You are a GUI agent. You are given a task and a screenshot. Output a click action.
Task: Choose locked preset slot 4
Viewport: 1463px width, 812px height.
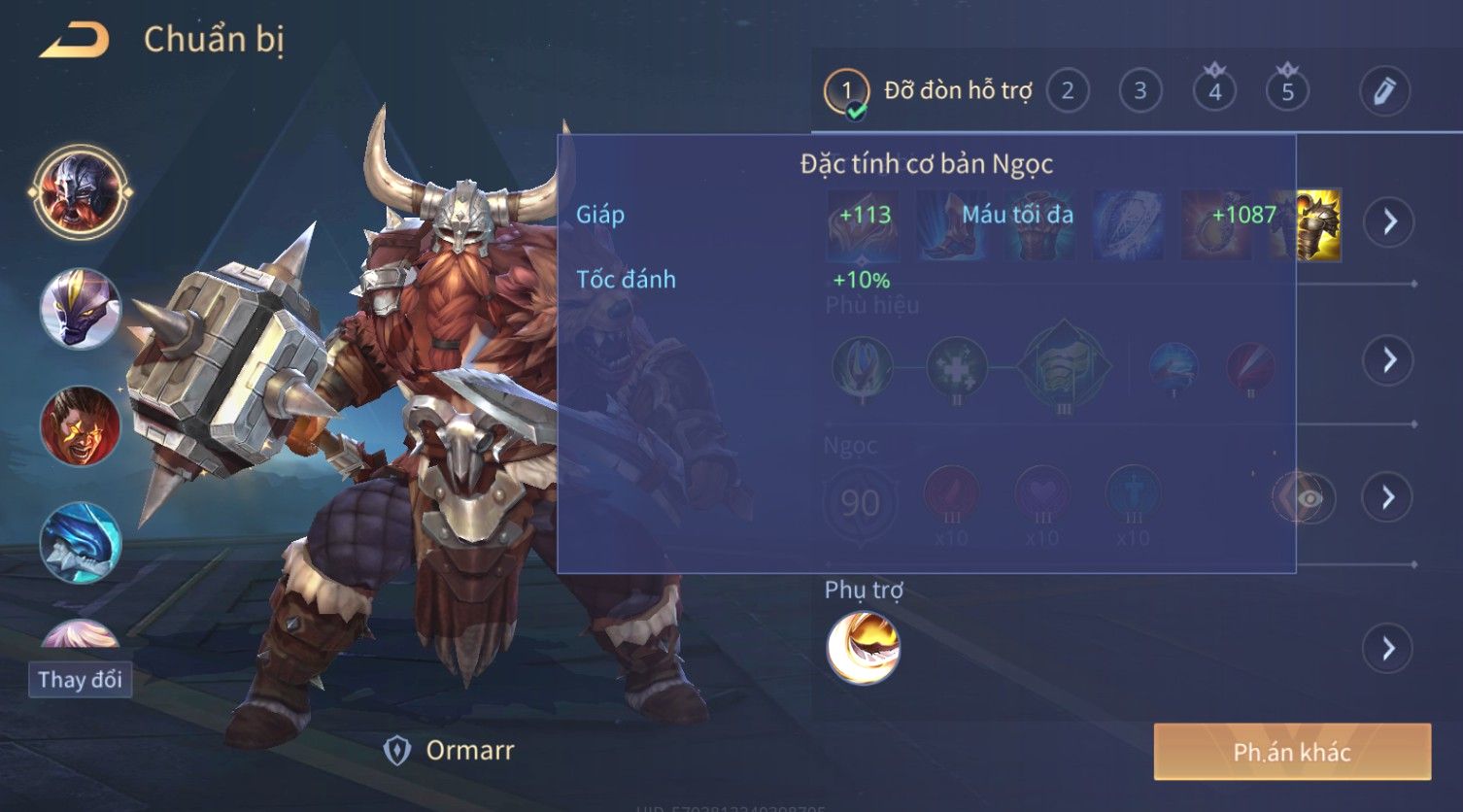[1214, 91]
